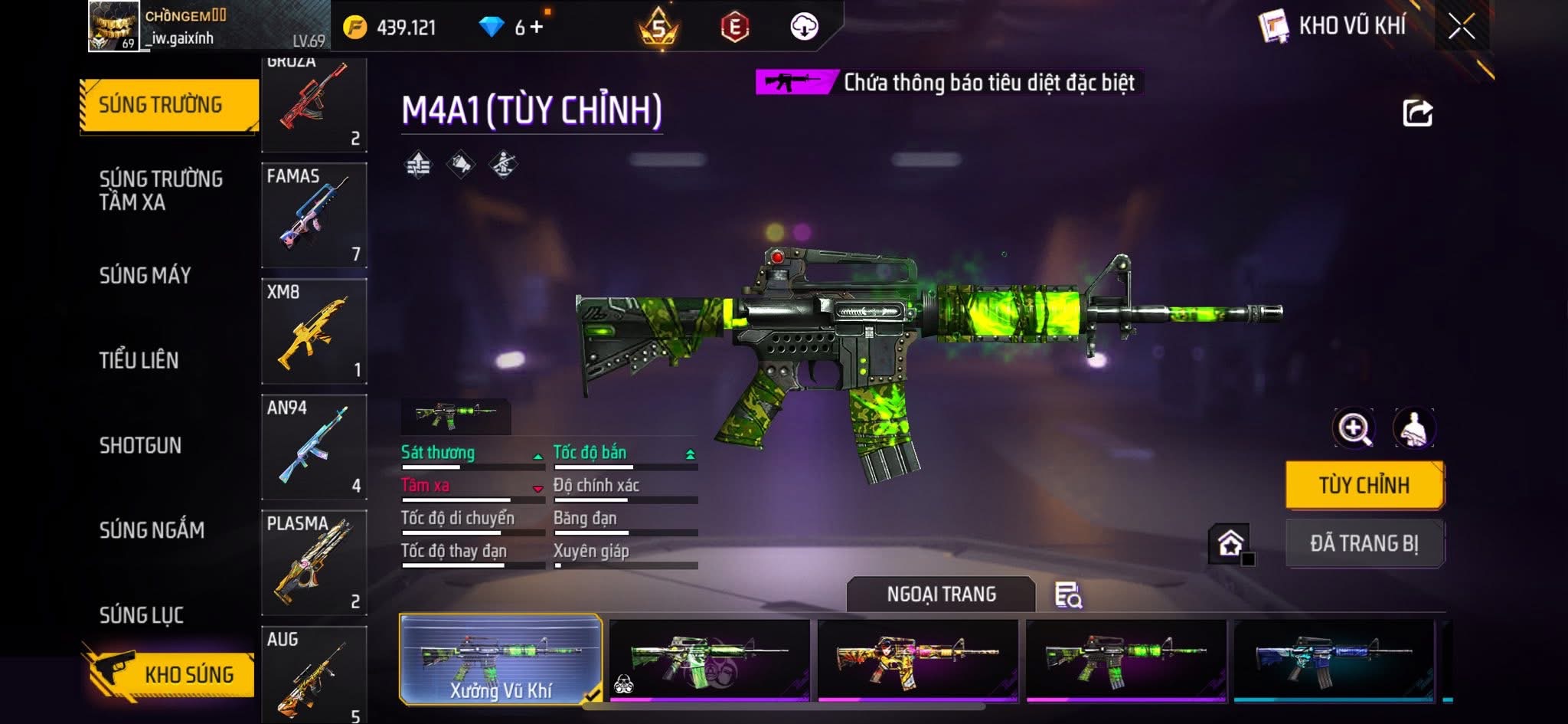Switch to the Súng Máy category
Screen dimensions: 1568x724
(x=145, y=275)
